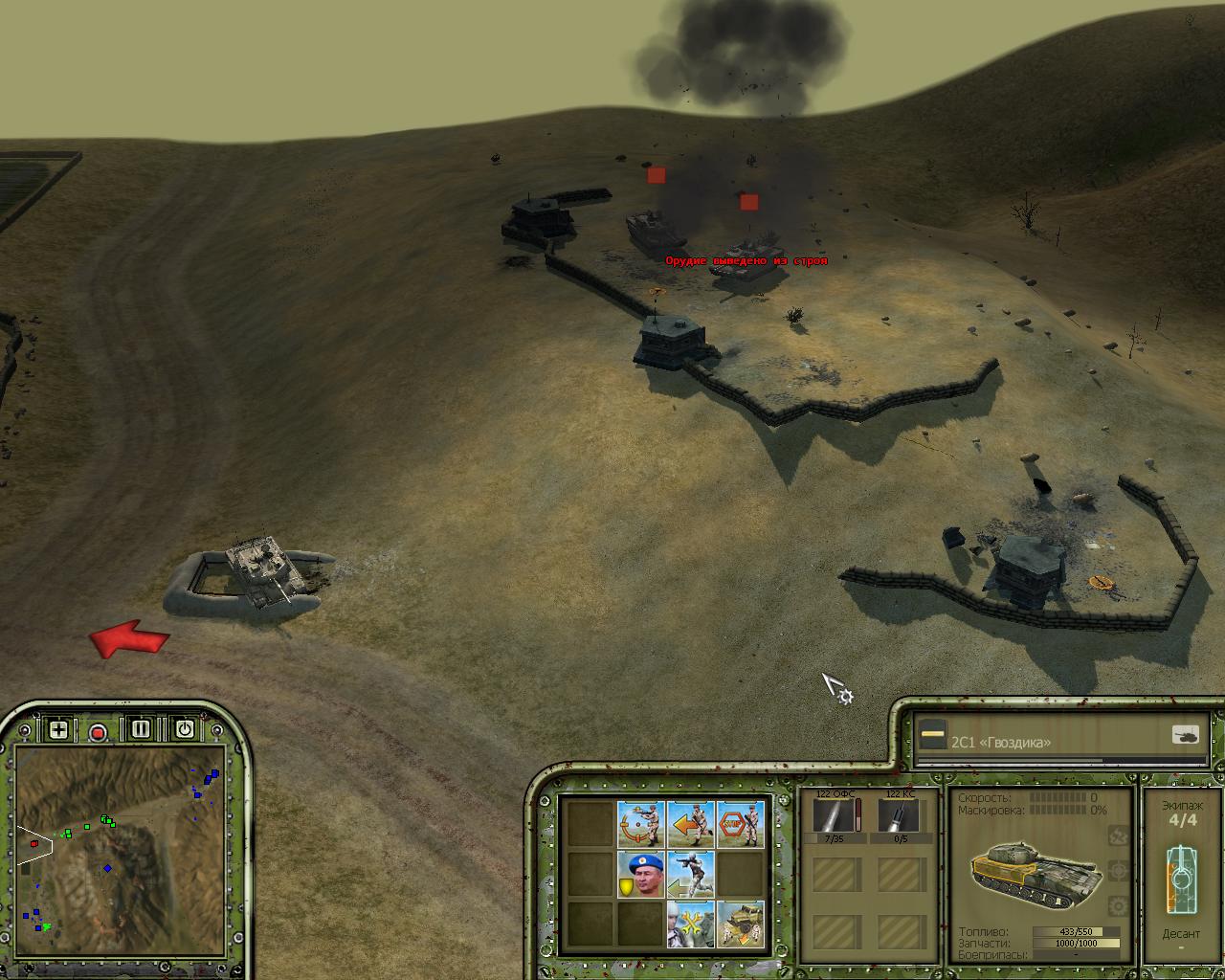Click the crew vehicle diagram under Экипаж

1181,878
